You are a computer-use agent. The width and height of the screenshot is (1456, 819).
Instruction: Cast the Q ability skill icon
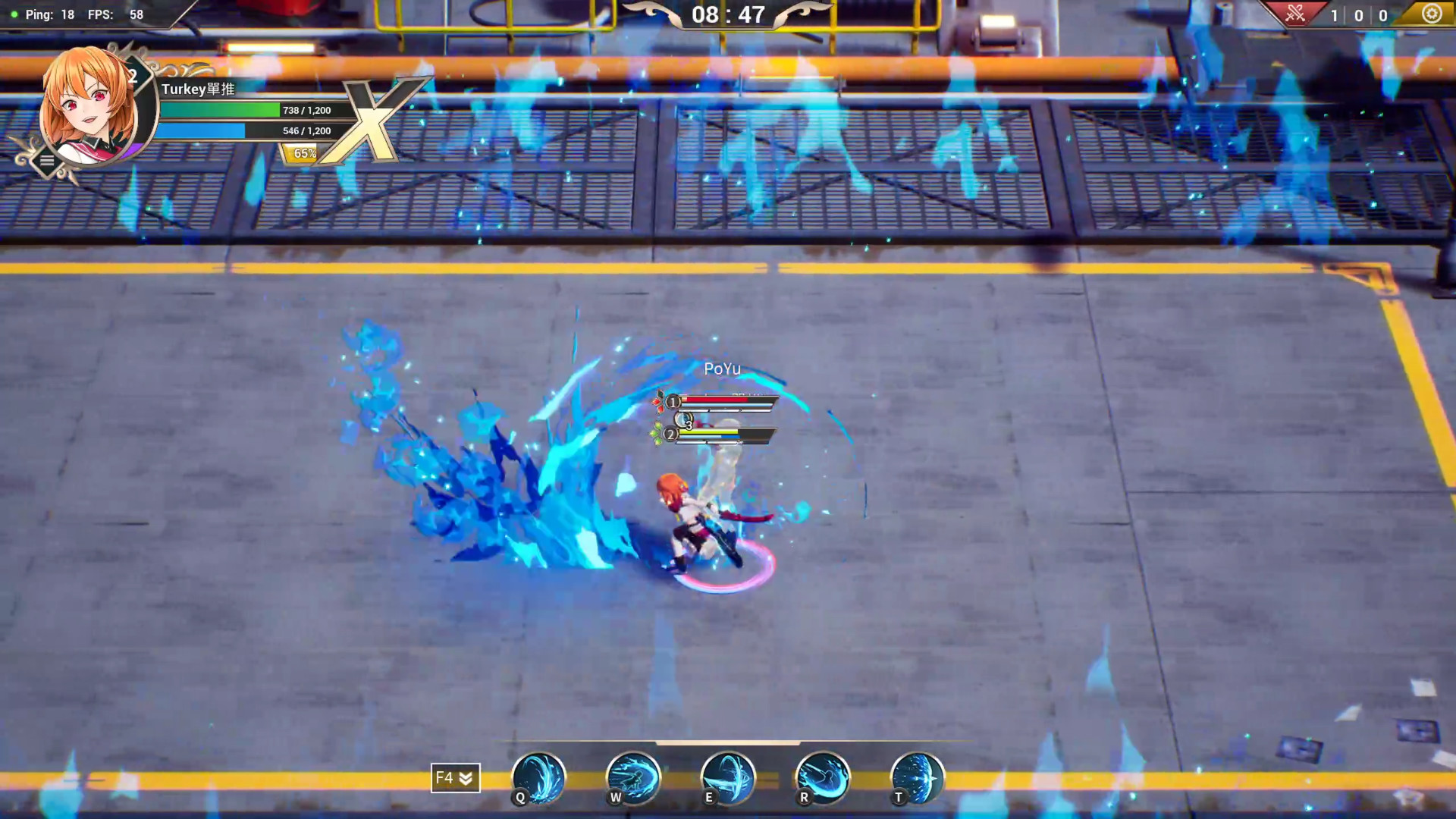(x=538, y=778)
